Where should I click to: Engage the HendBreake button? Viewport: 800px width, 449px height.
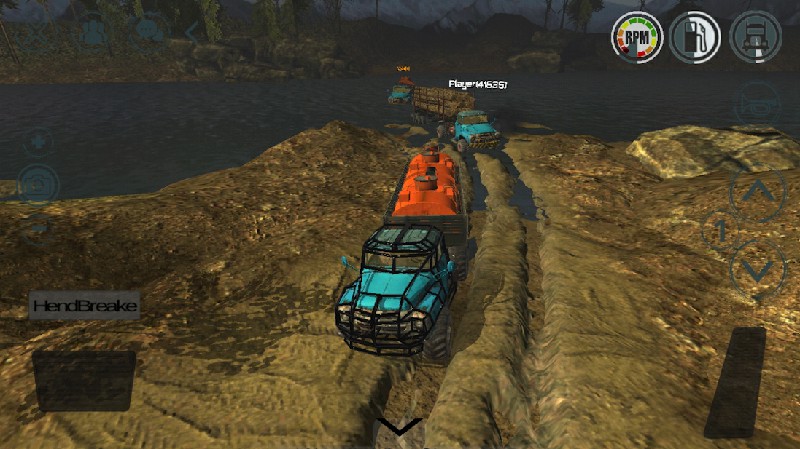(84, 305)
